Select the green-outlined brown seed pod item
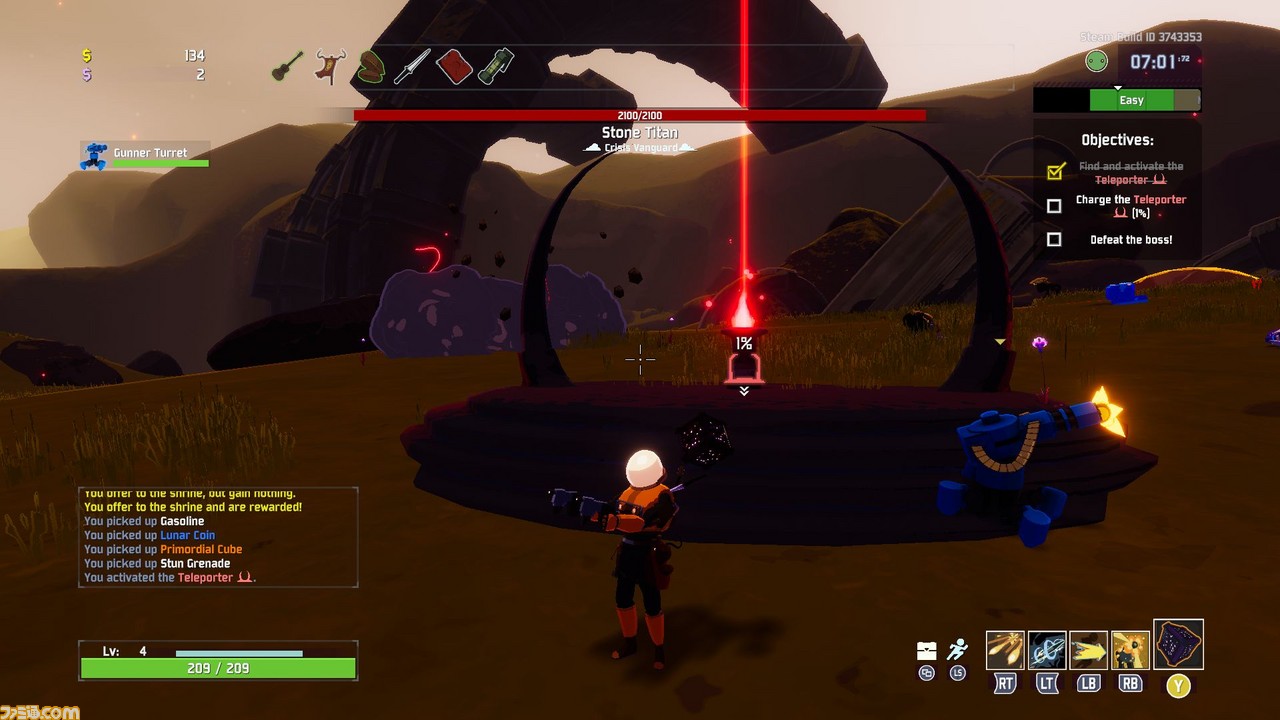 (370, 67)
